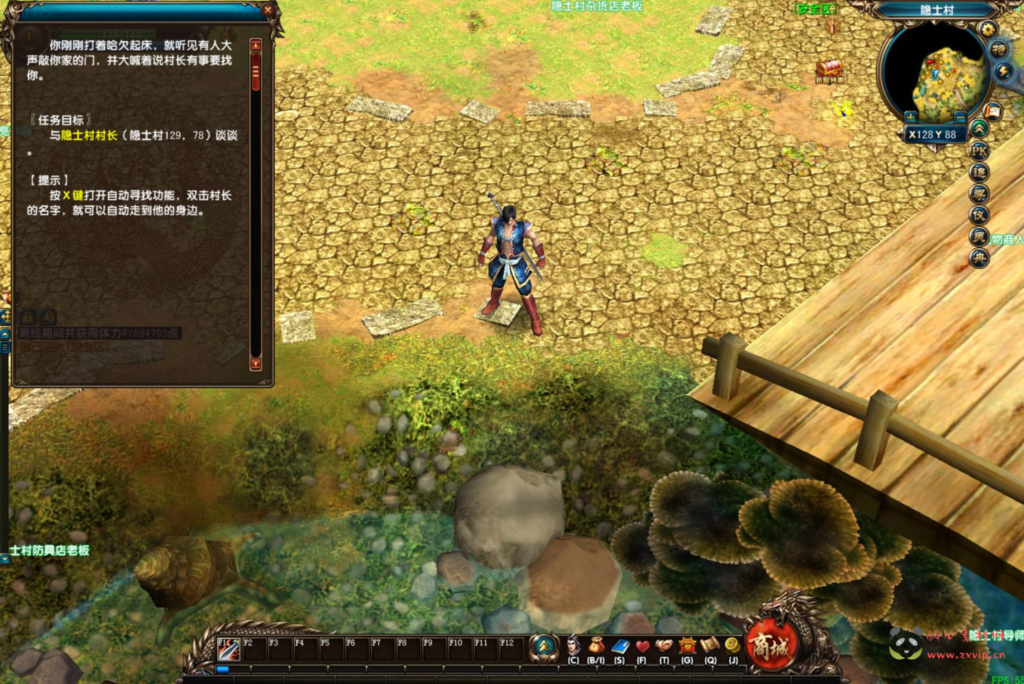Open the friends heart (F) icon
Image resolution: width=1024 pixels, height=684 pixels.
[x=641, y=646]
